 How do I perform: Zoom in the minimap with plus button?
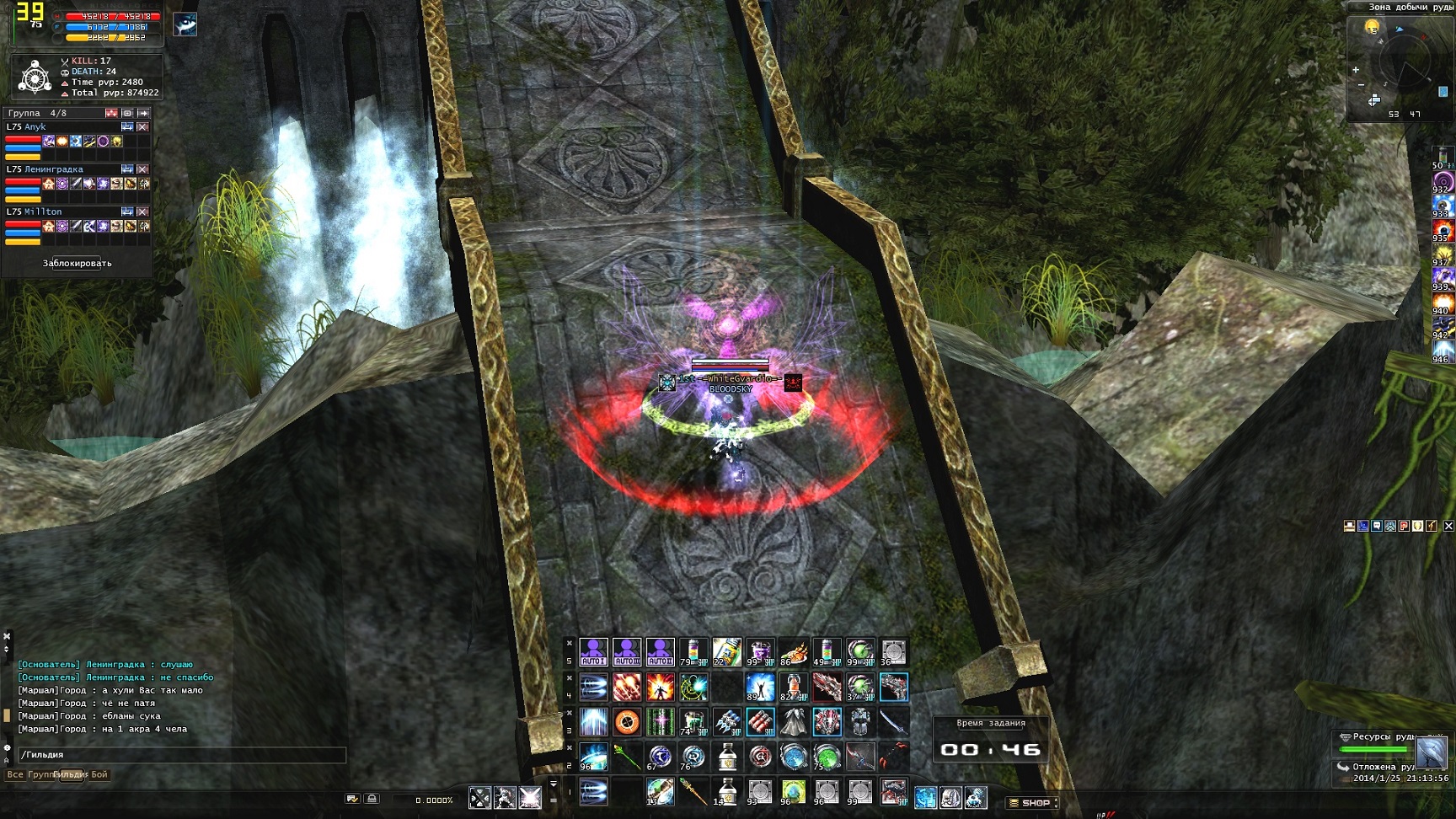coord(1356,70)
